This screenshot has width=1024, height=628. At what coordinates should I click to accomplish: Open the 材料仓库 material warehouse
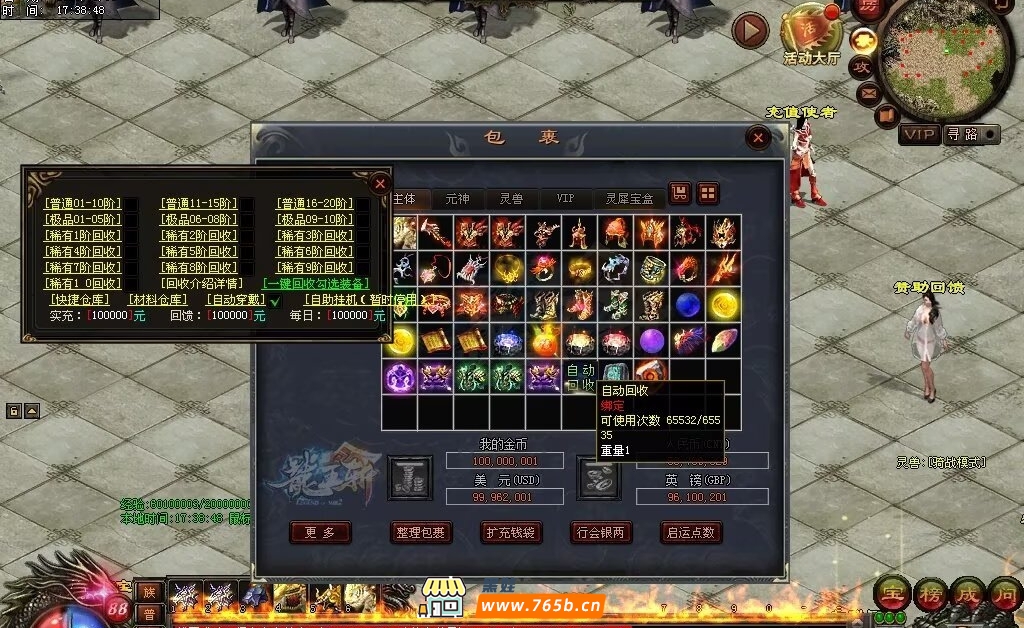[158, 300]
